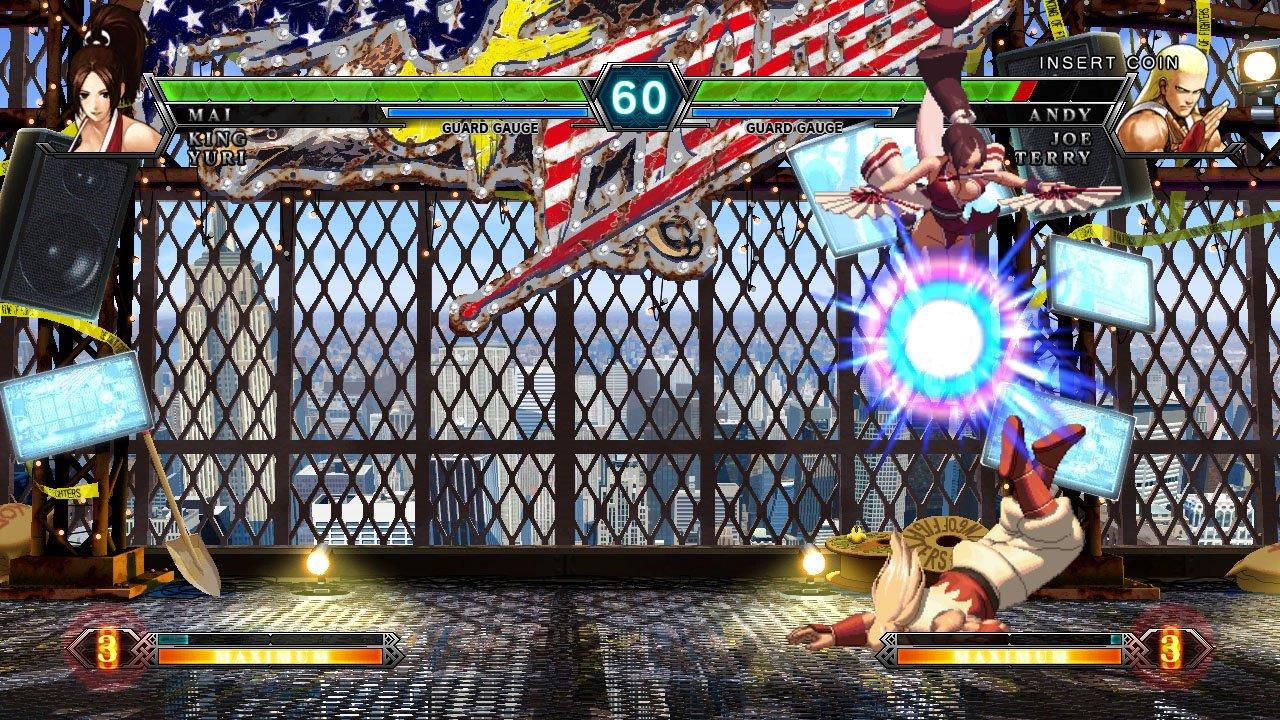Screen dimensions: 1280x720
Task: Click the round timer showing 60
Action: [640, 98]
